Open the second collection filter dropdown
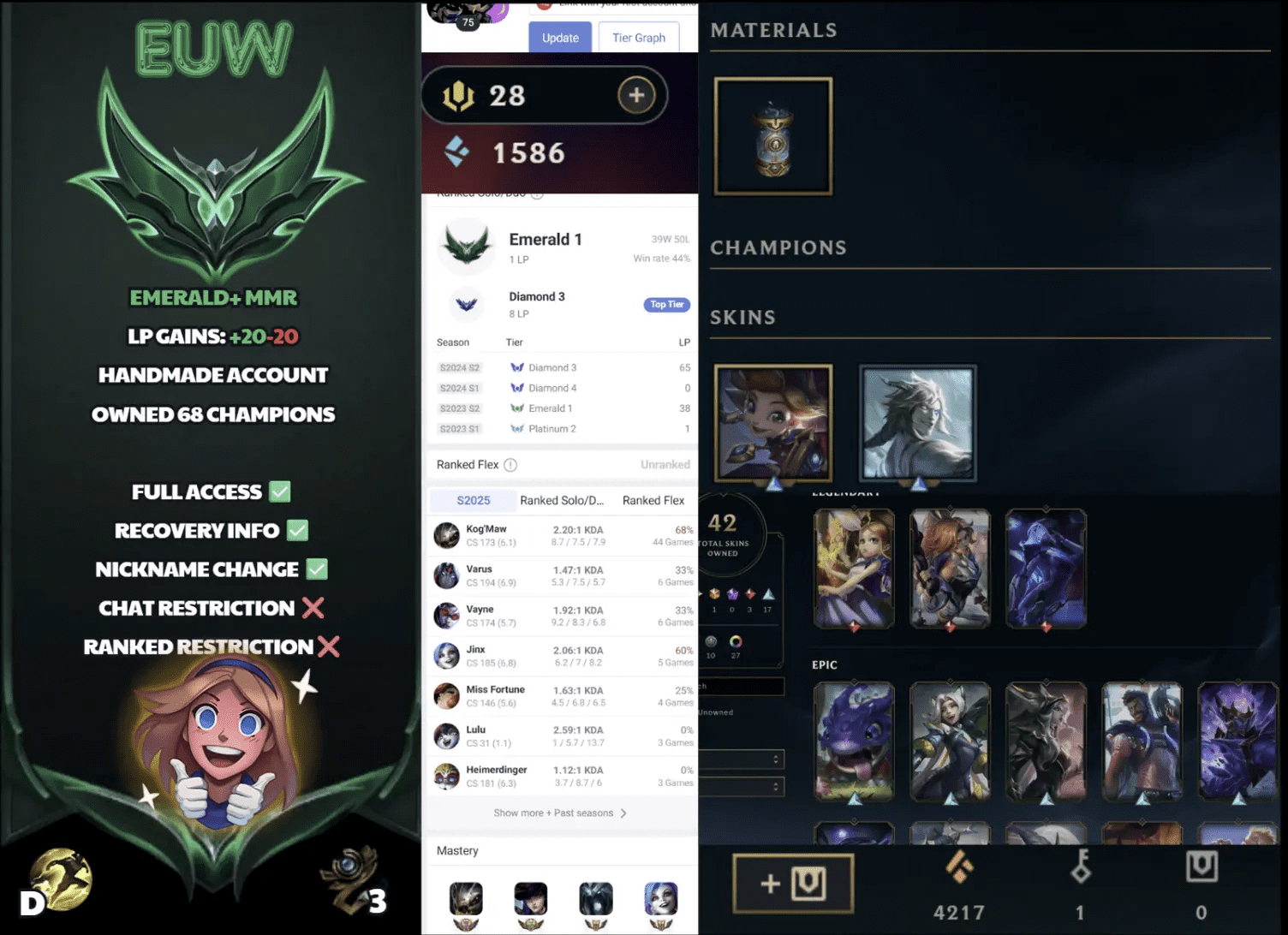The height and width of the screenshot is (935, 1288). click(x=743, y=786)
